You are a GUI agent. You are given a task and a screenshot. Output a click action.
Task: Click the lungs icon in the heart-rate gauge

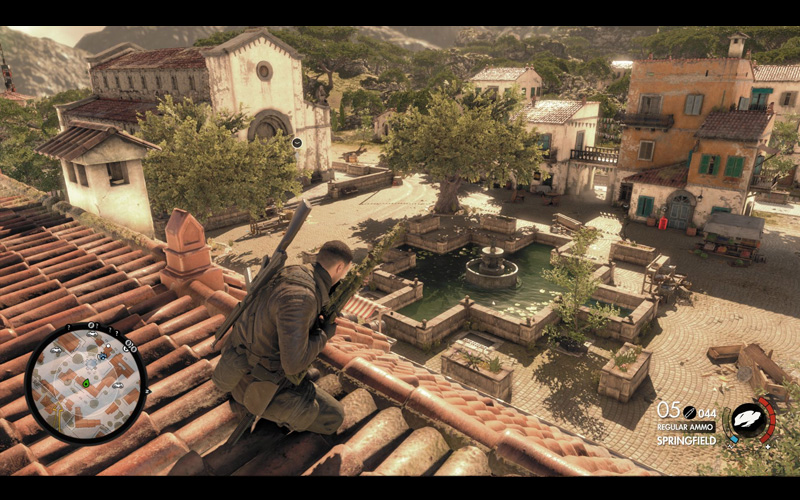pyautogui.click(x=748, y=421)
